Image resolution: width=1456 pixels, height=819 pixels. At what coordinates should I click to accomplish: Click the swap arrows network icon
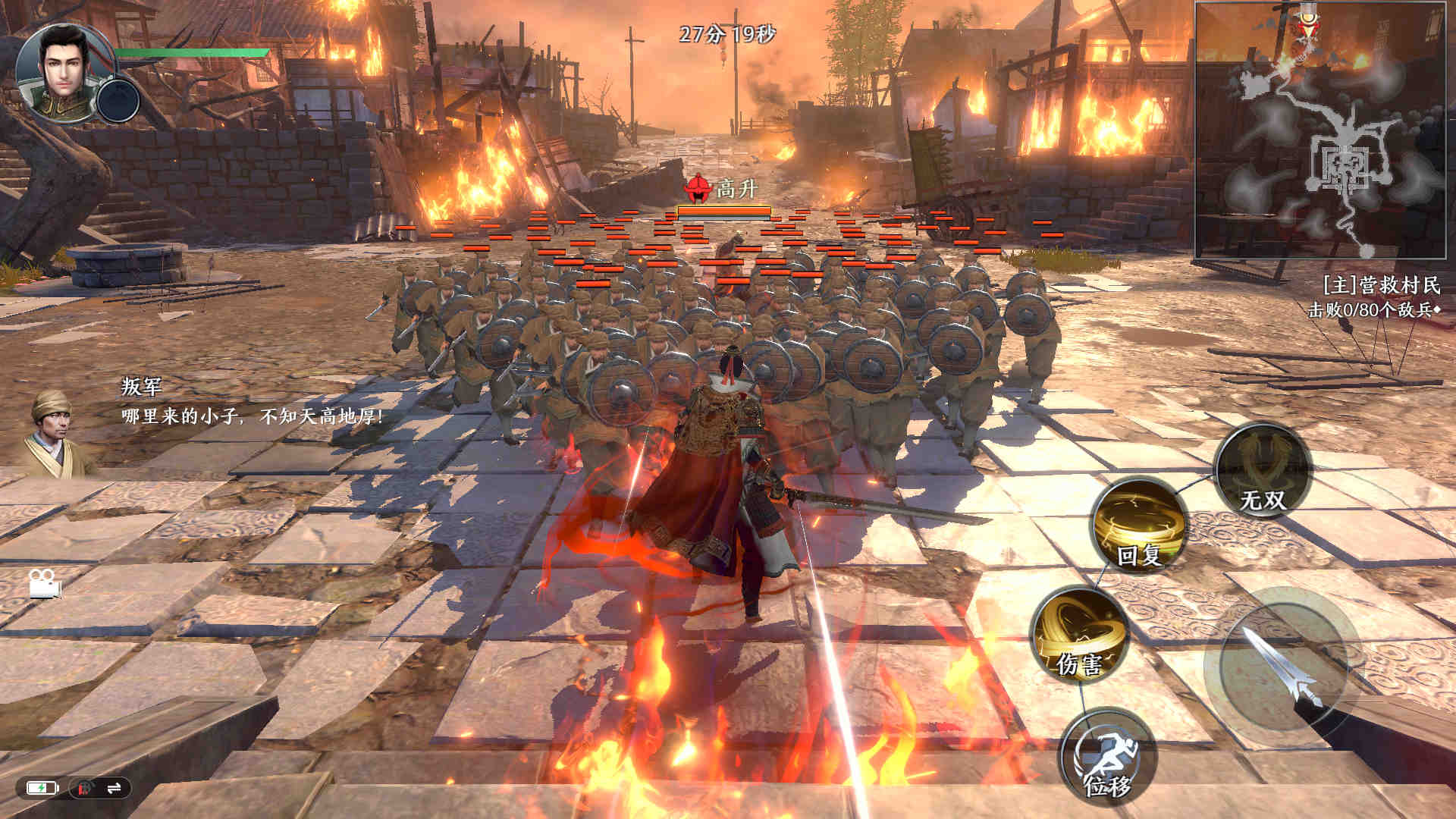click(x=115, y=789)
